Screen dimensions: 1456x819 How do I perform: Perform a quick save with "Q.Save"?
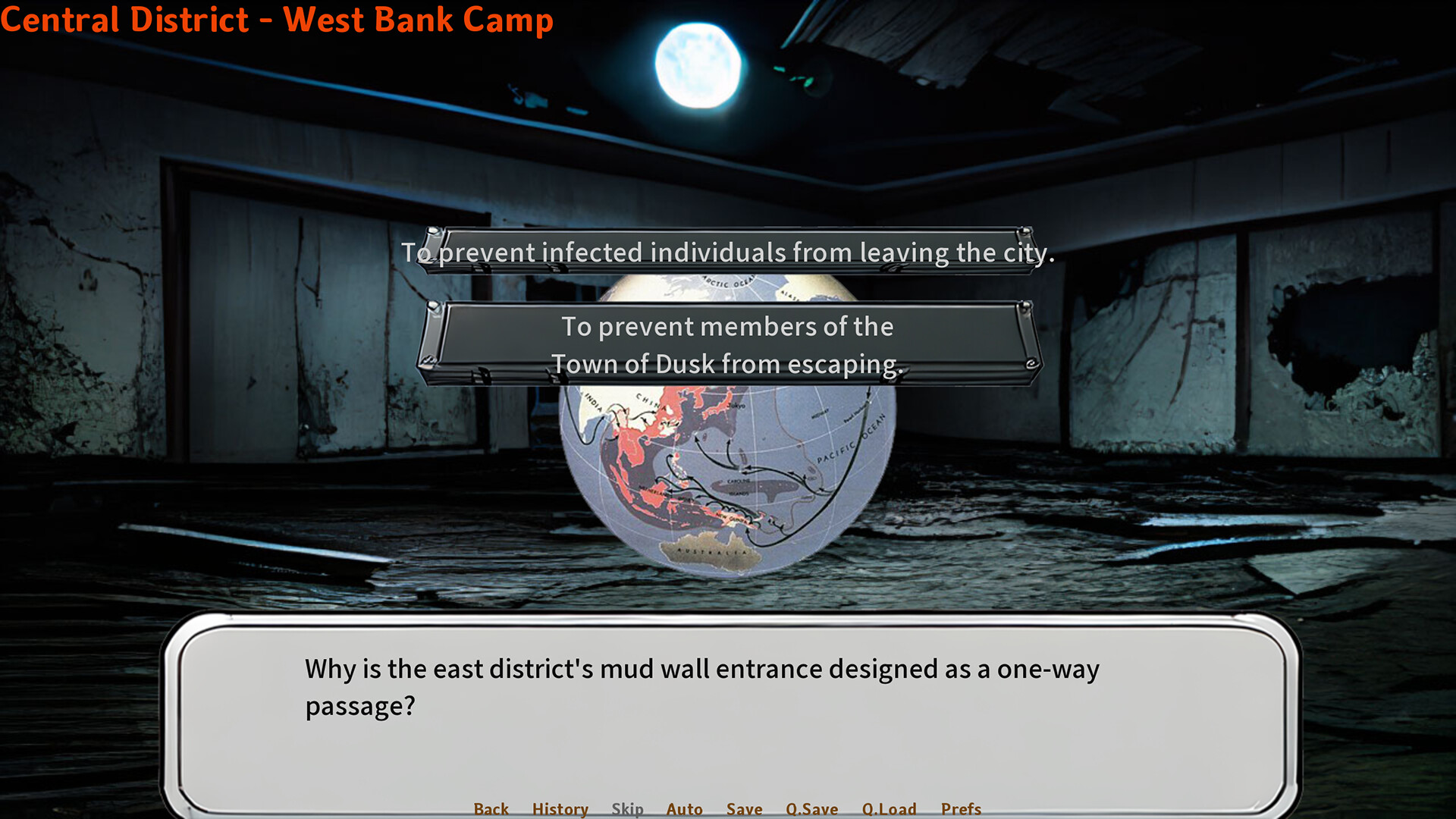click(x=811, y=808)
